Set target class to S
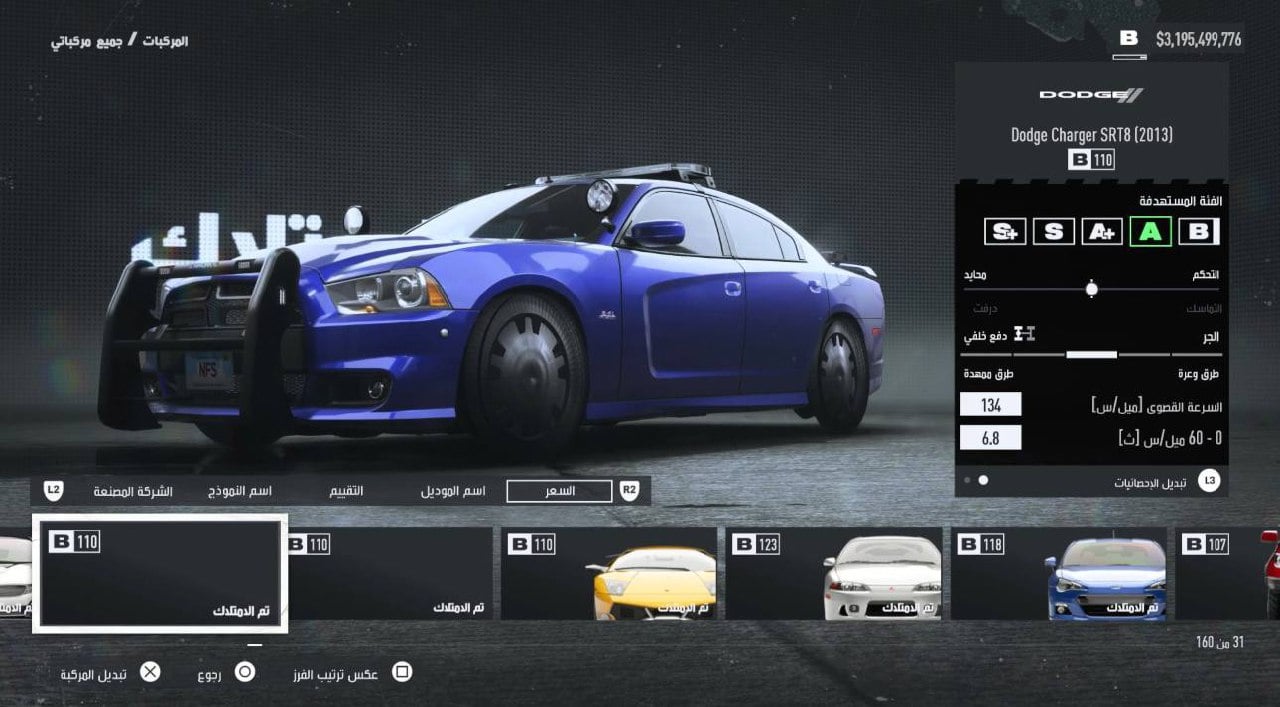Image resolution: width=1280 pixels, height=707 pixels. (1053, 232)
